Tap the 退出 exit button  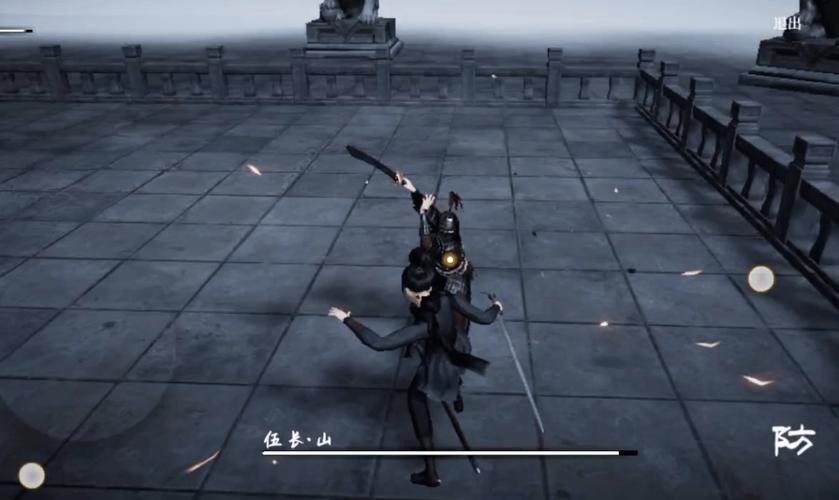pyautogui.click(x=786, y=23)
